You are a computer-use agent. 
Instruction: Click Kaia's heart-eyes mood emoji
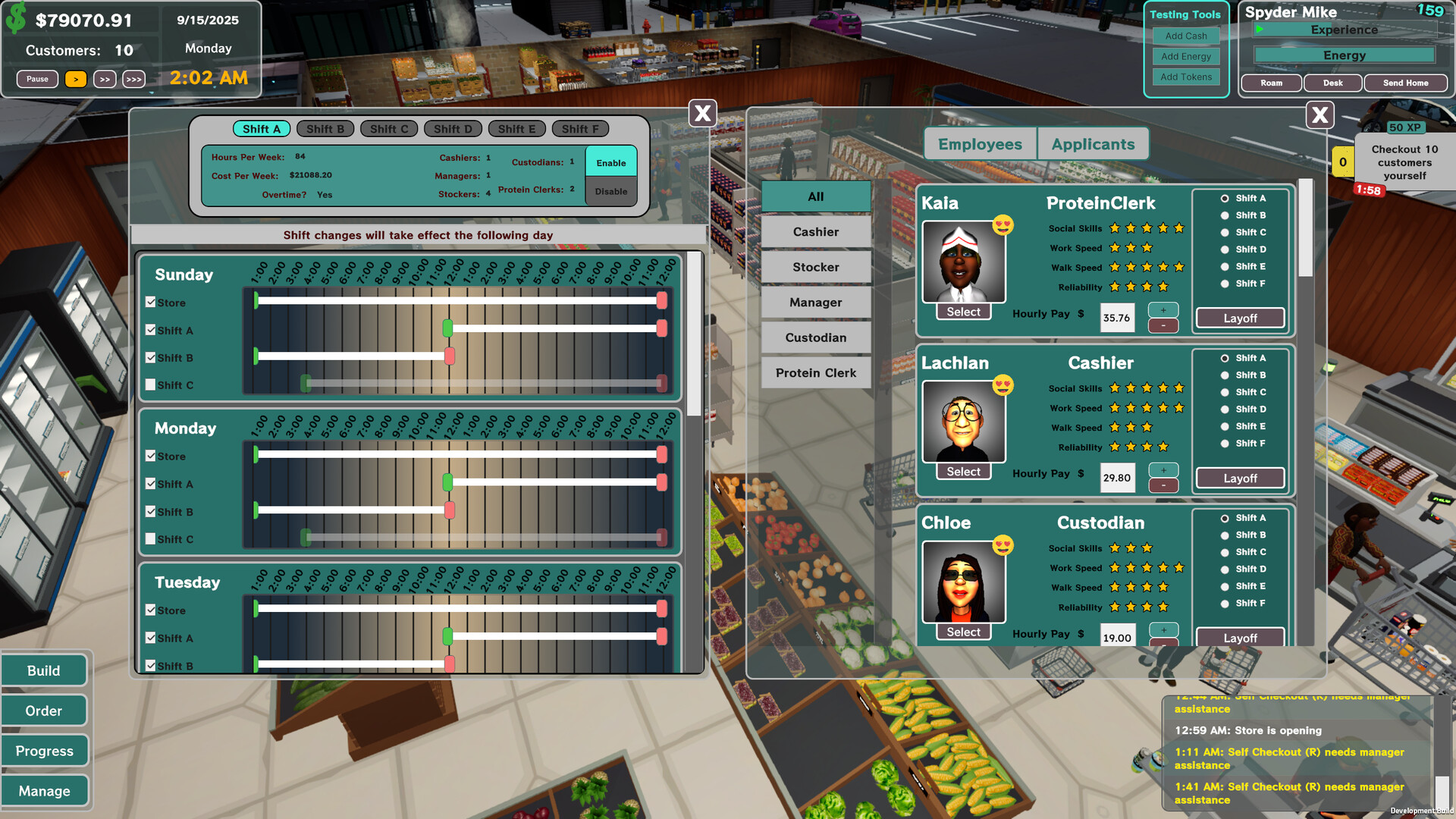point(1003,225)
